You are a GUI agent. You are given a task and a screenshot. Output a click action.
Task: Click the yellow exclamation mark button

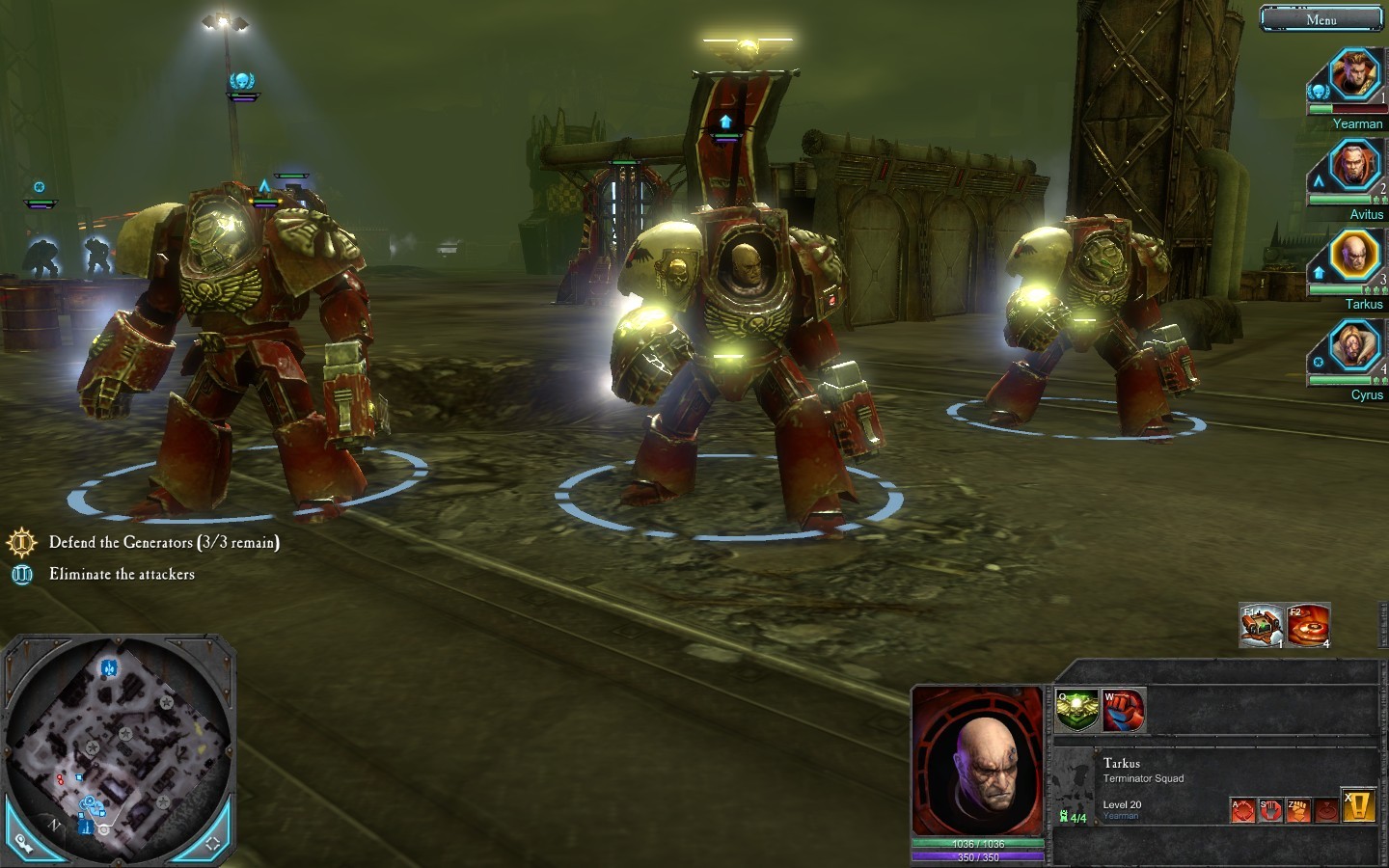tap(1358, 806)
